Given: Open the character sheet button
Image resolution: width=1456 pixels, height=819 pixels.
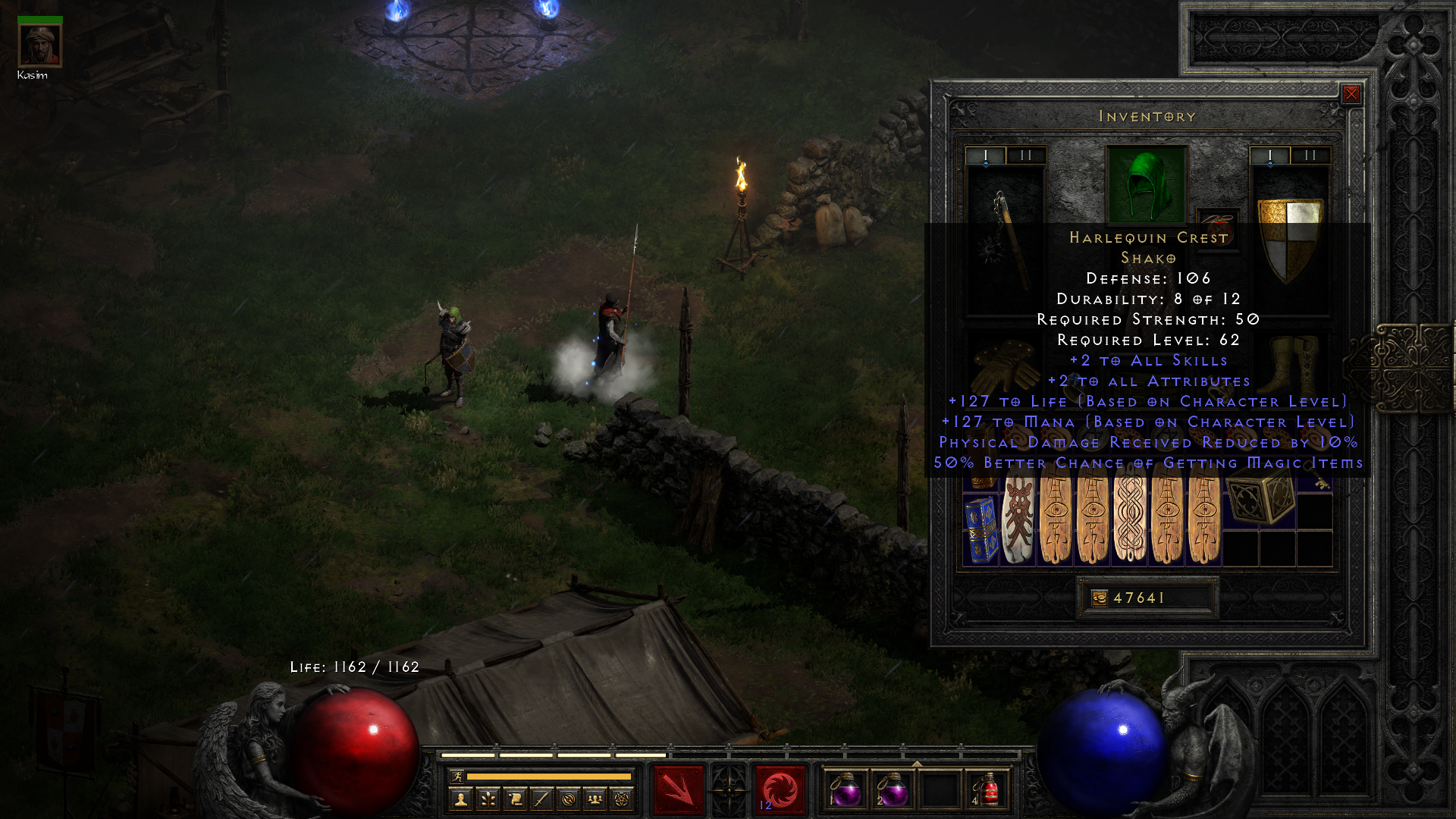Looking at the screenshot, I should point(460,799).
